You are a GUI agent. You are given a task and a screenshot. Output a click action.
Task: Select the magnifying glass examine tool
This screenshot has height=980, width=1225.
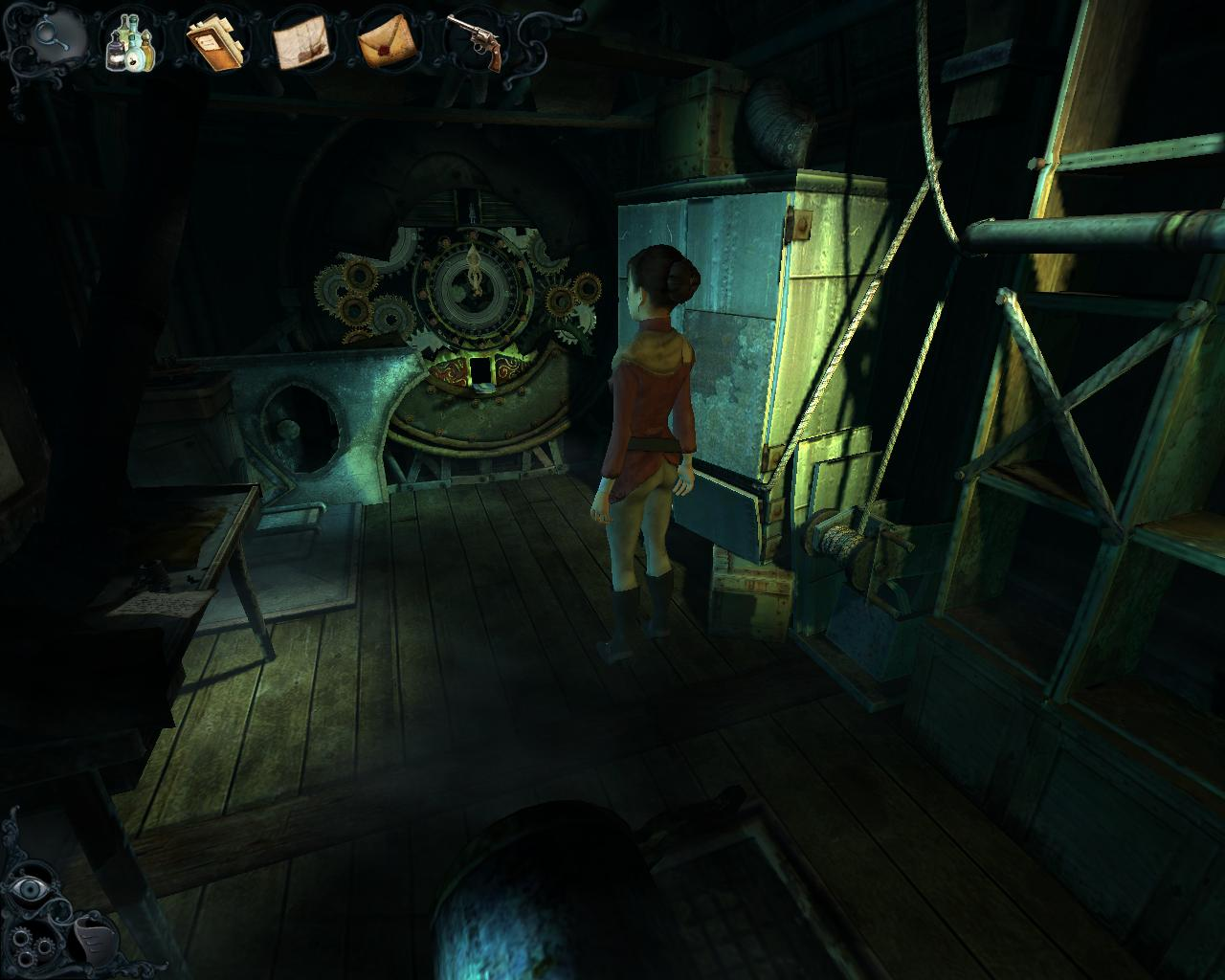pyautogui.click(x=48, y=36)
